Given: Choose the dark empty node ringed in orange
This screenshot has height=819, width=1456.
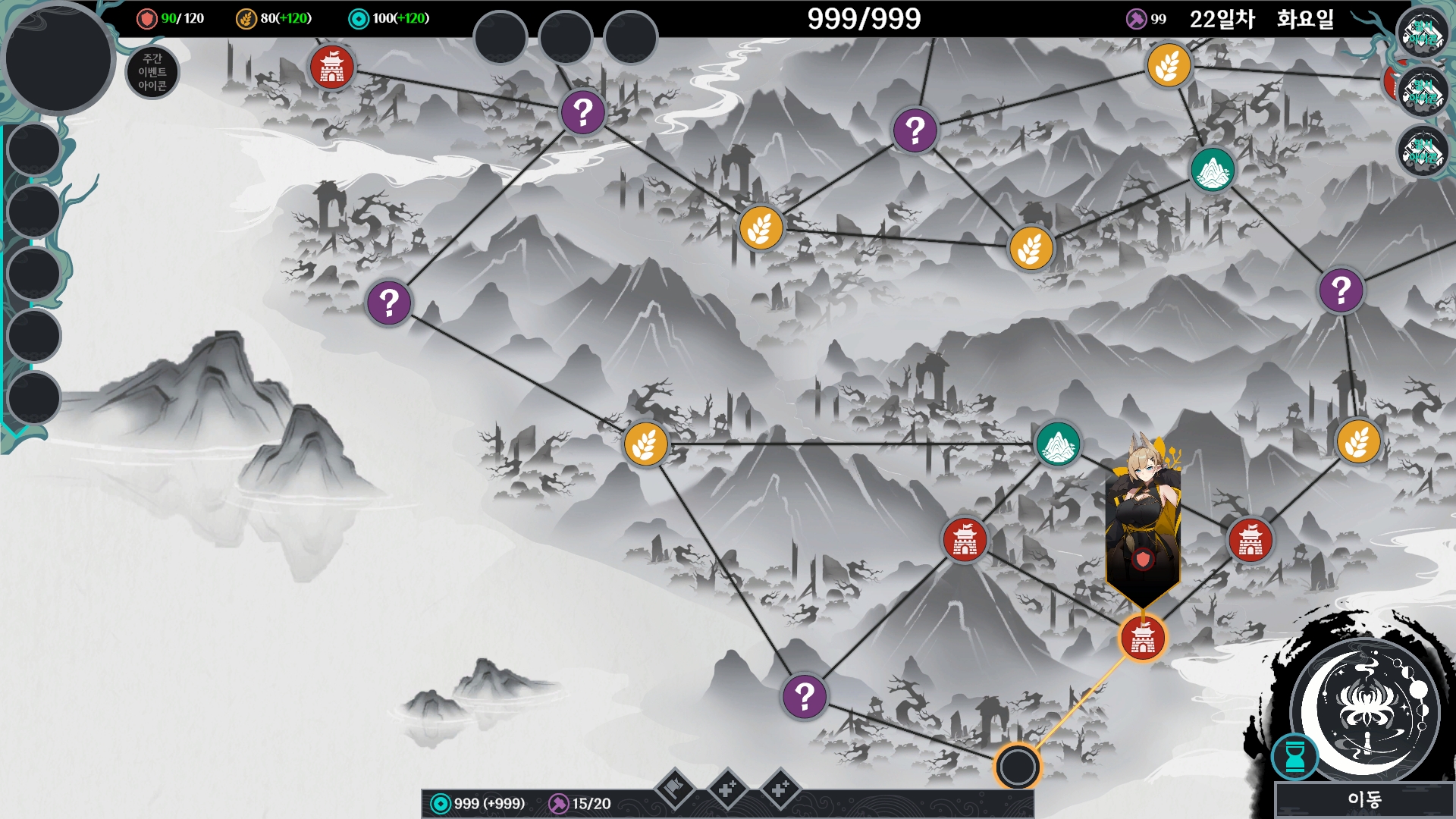Looking at the screenshot, I should (1018, 767).
